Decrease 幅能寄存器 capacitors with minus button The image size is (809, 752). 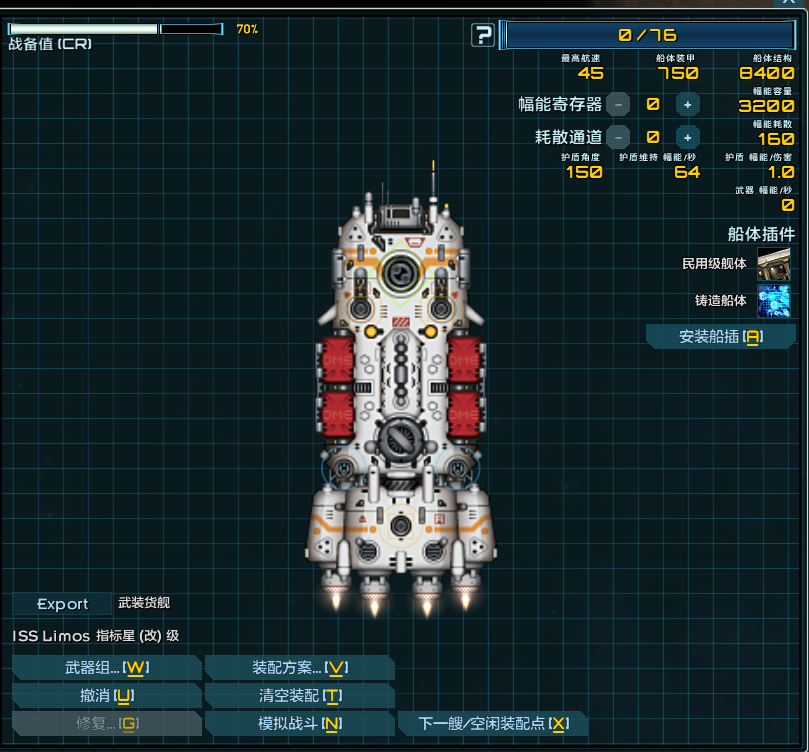point(618,104)
